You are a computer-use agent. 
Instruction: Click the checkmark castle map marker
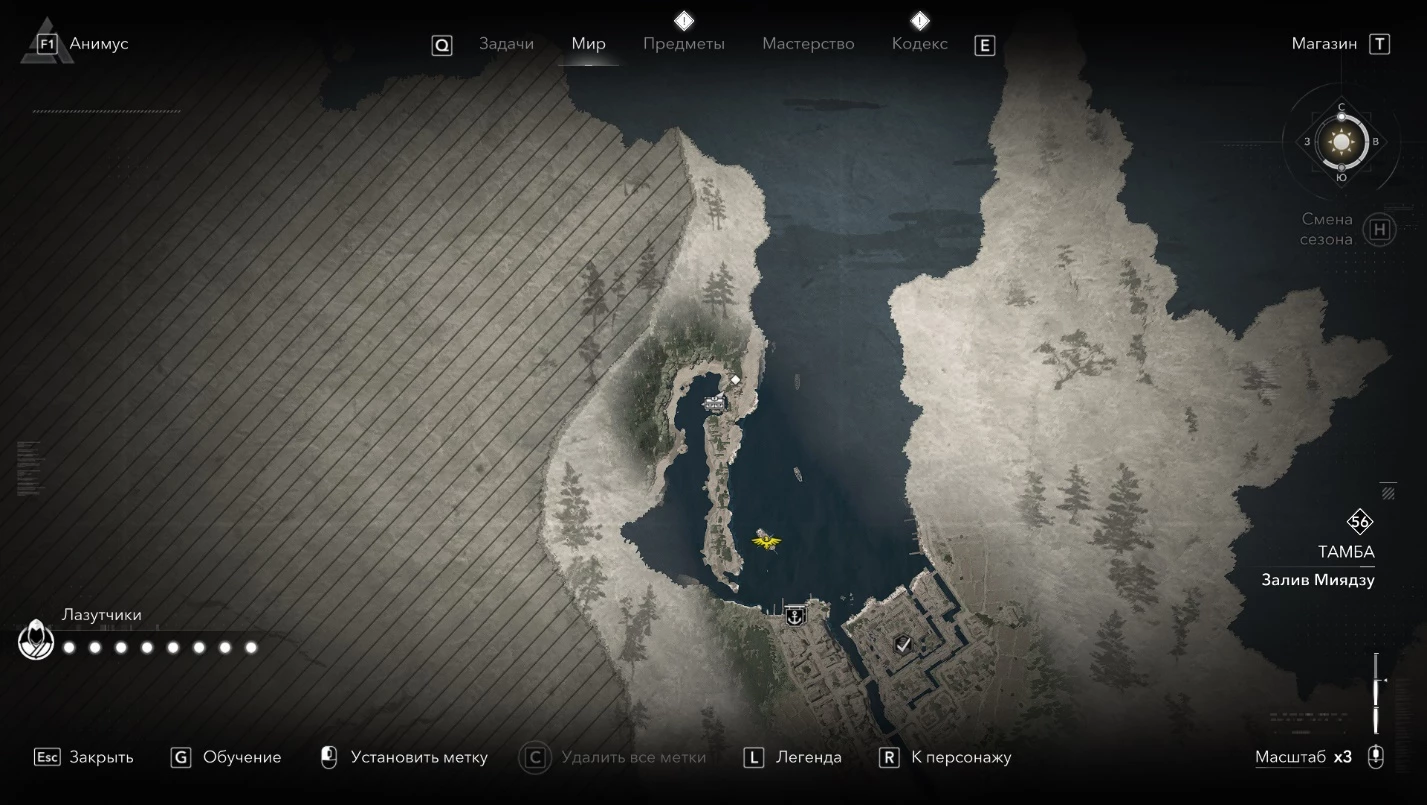tap(903, 644)
